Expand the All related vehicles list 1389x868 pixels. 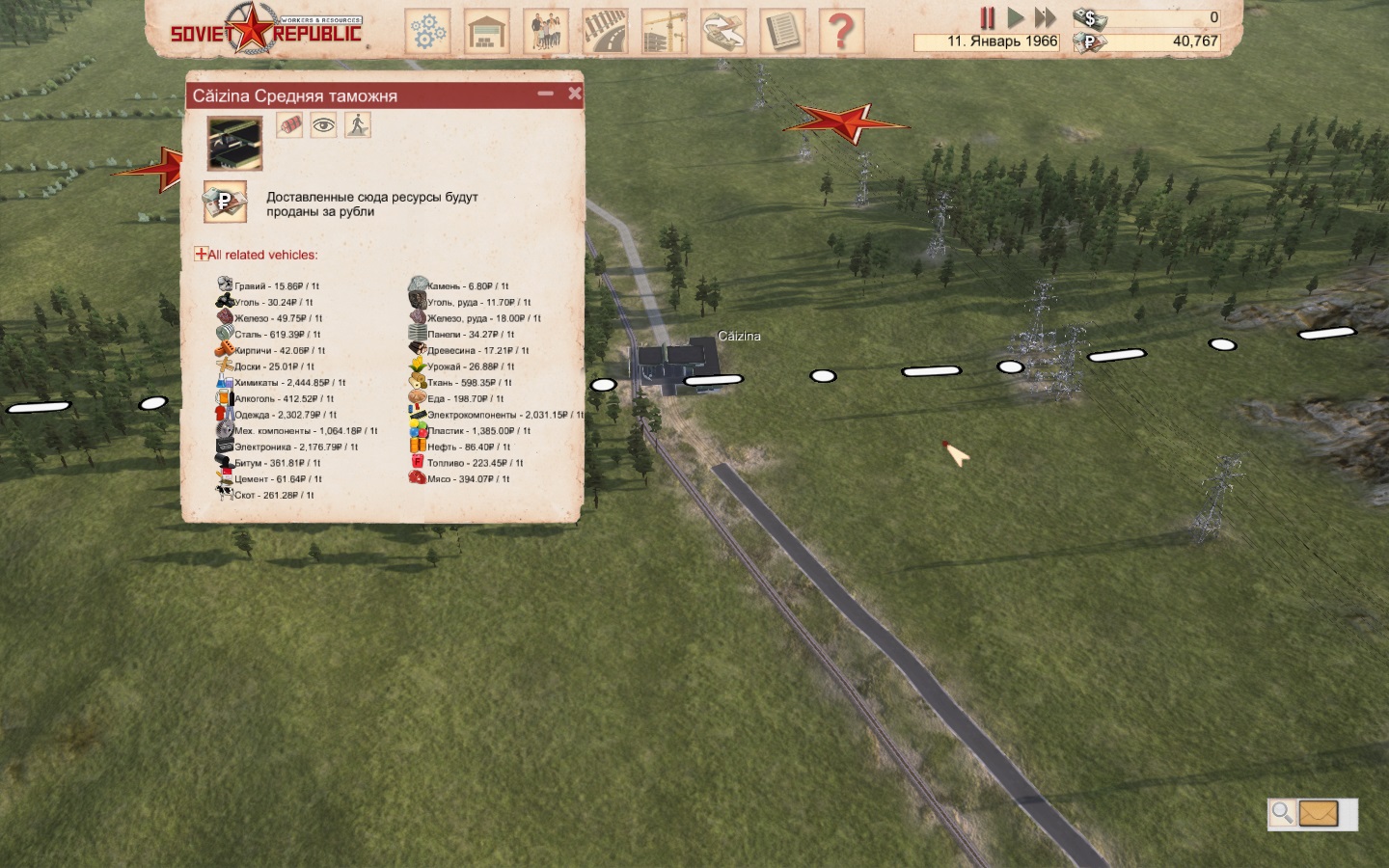tap(201, 255)
